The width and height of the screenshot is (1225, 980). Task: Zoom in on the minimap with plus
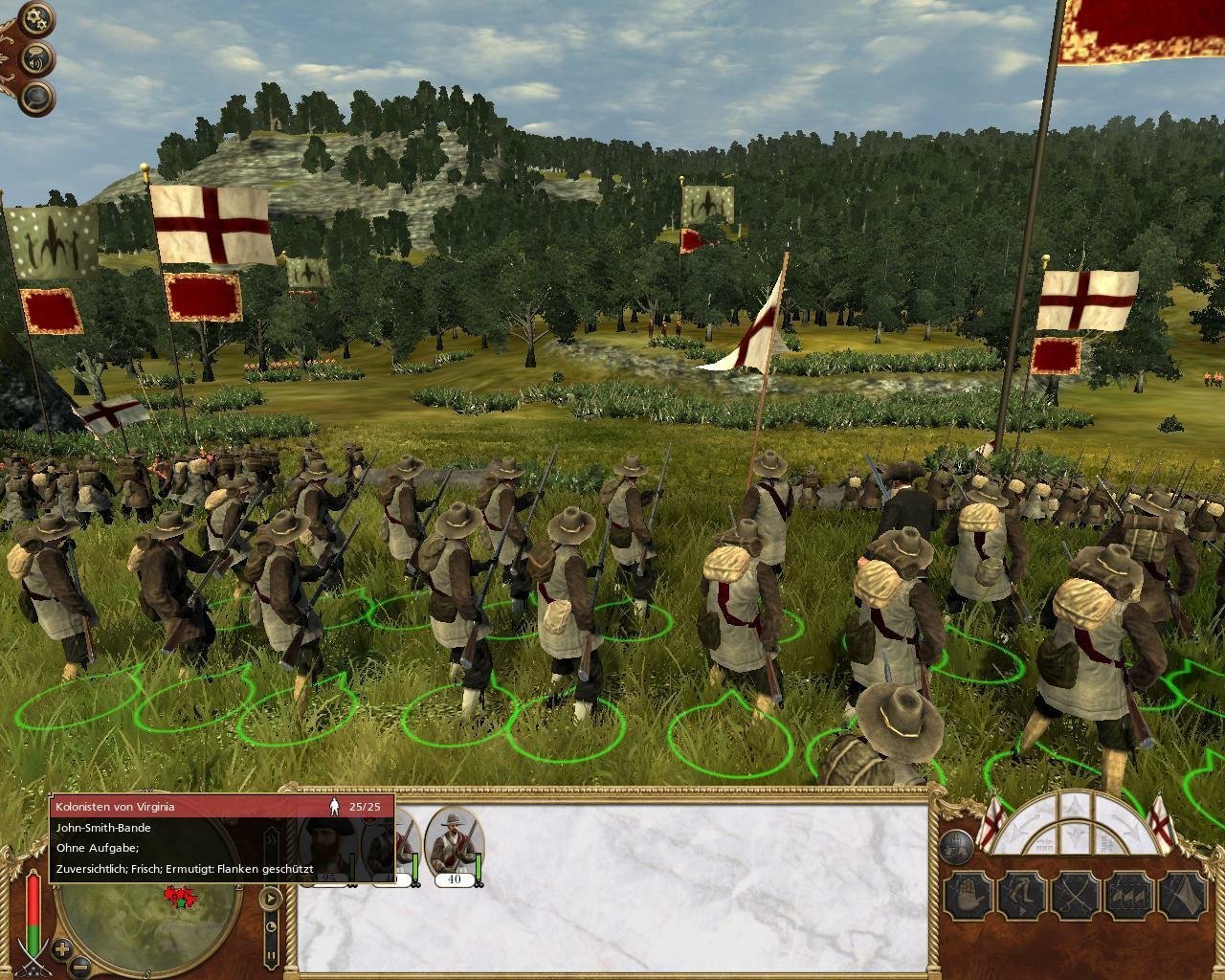click(x=60, y=949)
